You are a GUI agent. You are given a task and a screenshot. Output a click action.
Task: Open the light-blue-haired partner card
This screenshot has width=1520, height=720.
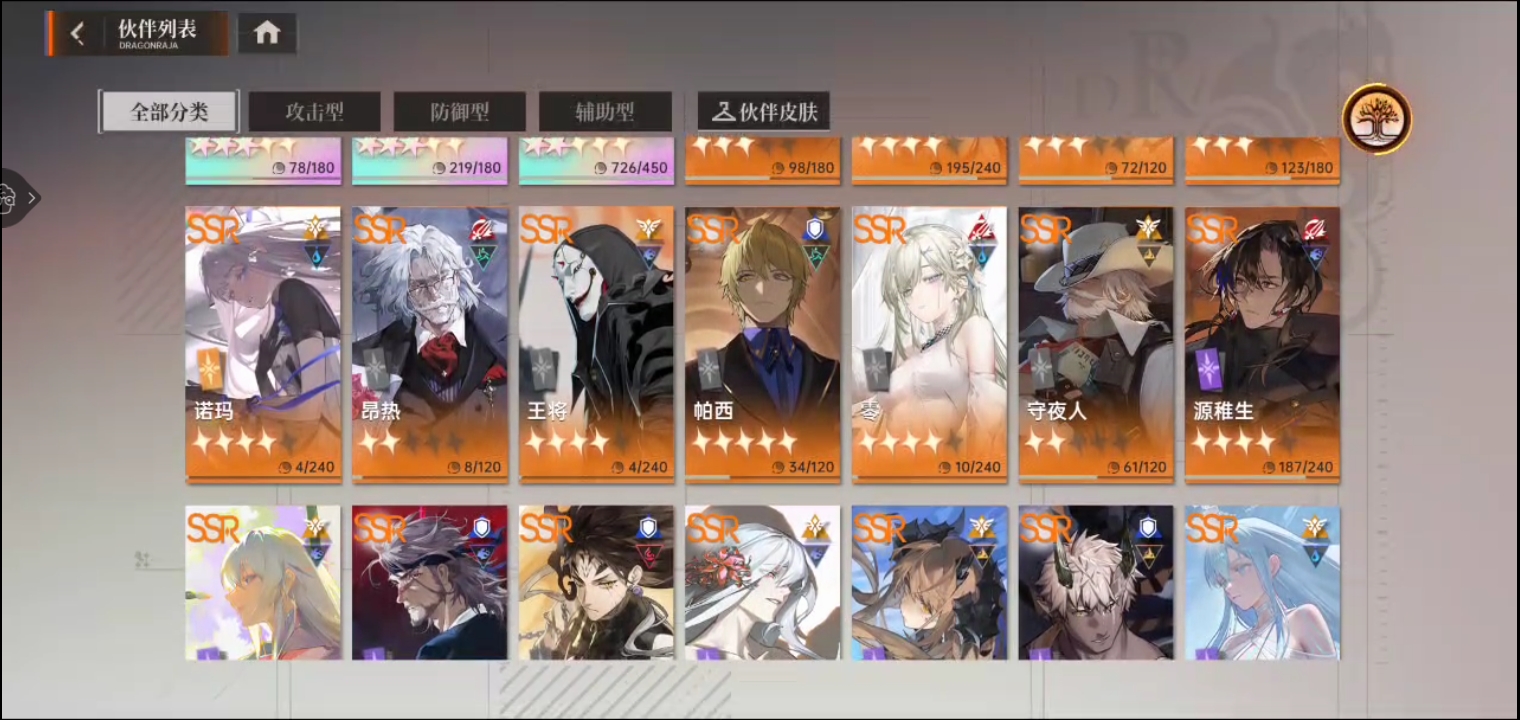[1262, 582]
